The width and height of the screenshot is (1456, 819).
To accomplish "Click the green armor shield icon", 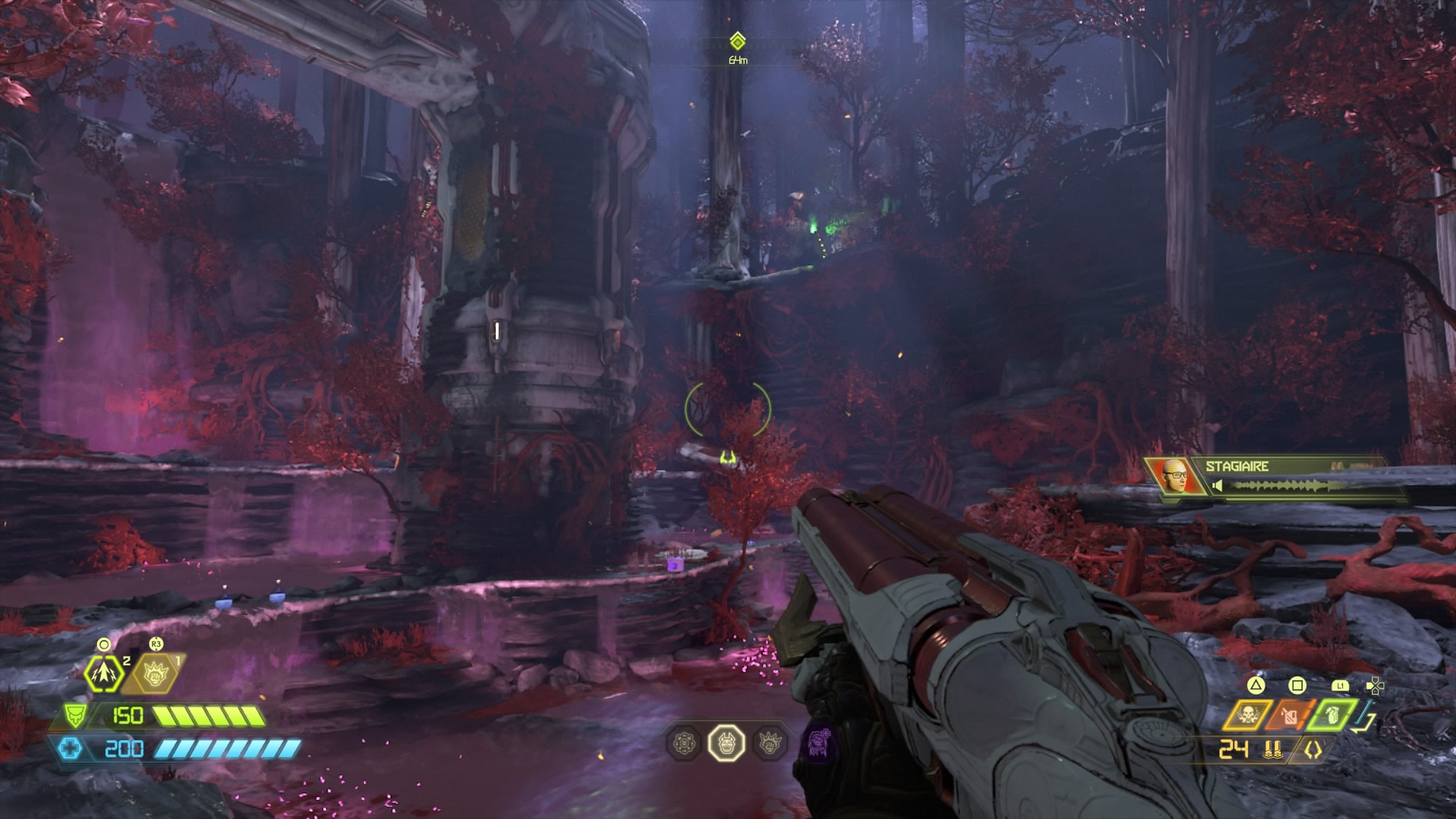I will [74, 715].
